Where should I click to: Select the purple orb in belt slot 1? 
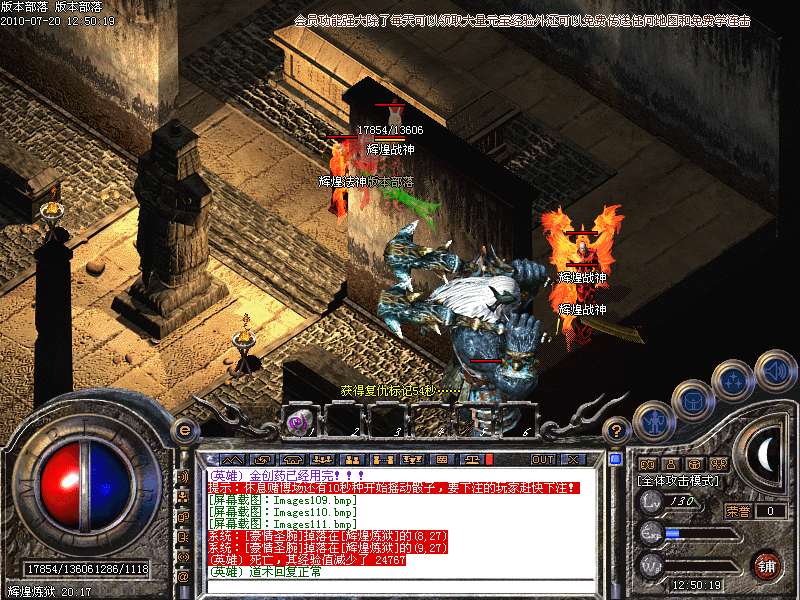(298, 421)
